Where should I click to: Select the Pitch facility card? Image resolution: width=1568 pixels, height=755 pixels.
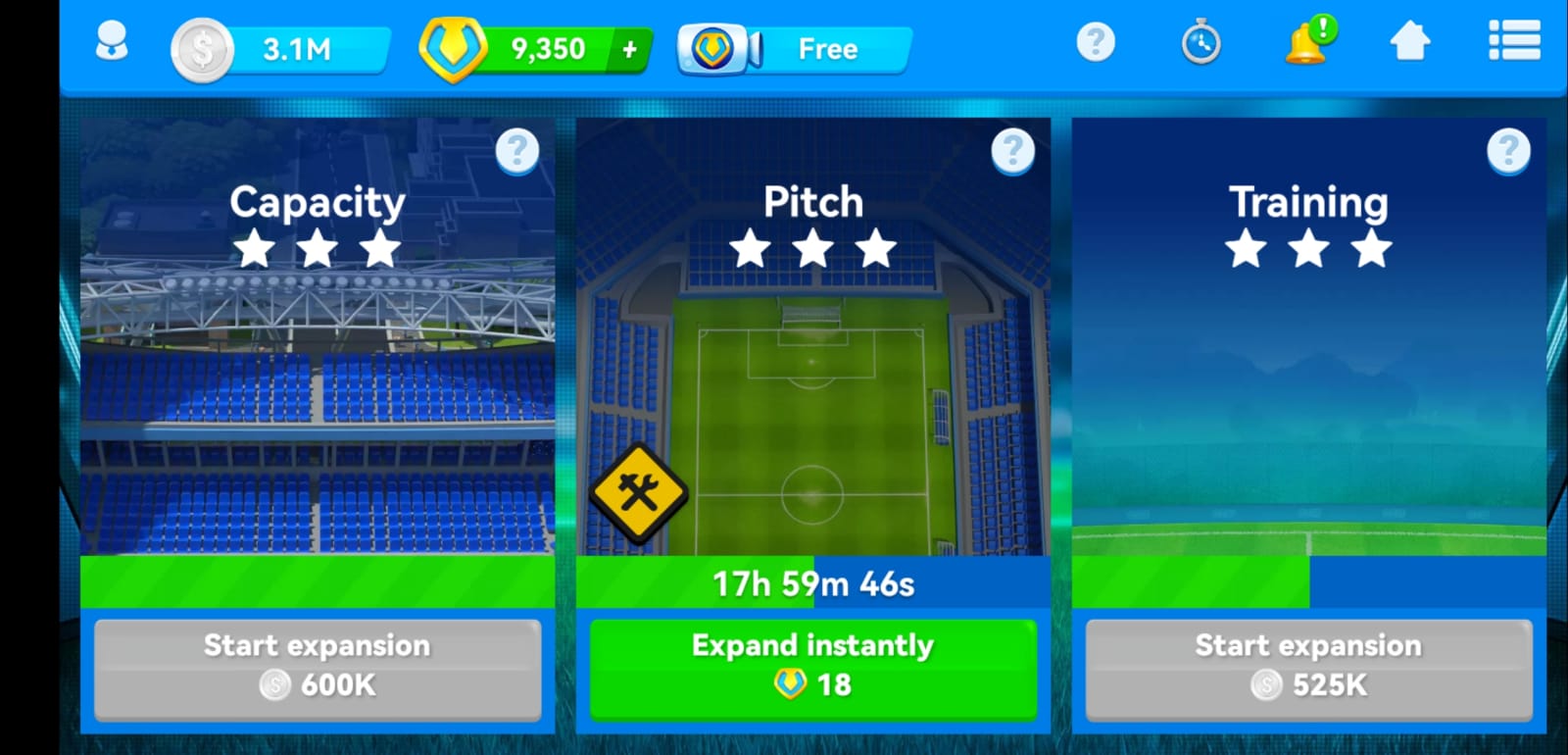coord(813,392)
